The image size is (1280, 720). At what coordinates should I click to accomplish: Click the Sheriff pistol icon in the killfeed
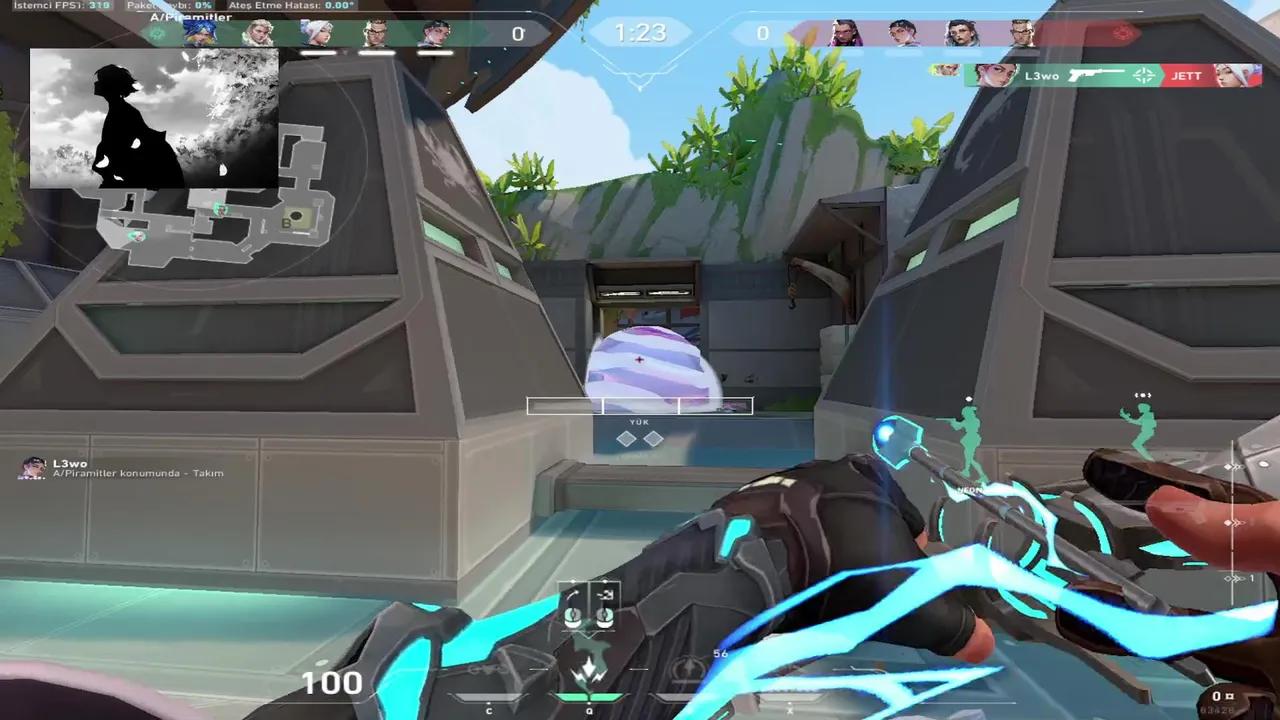coord(1096,76)
